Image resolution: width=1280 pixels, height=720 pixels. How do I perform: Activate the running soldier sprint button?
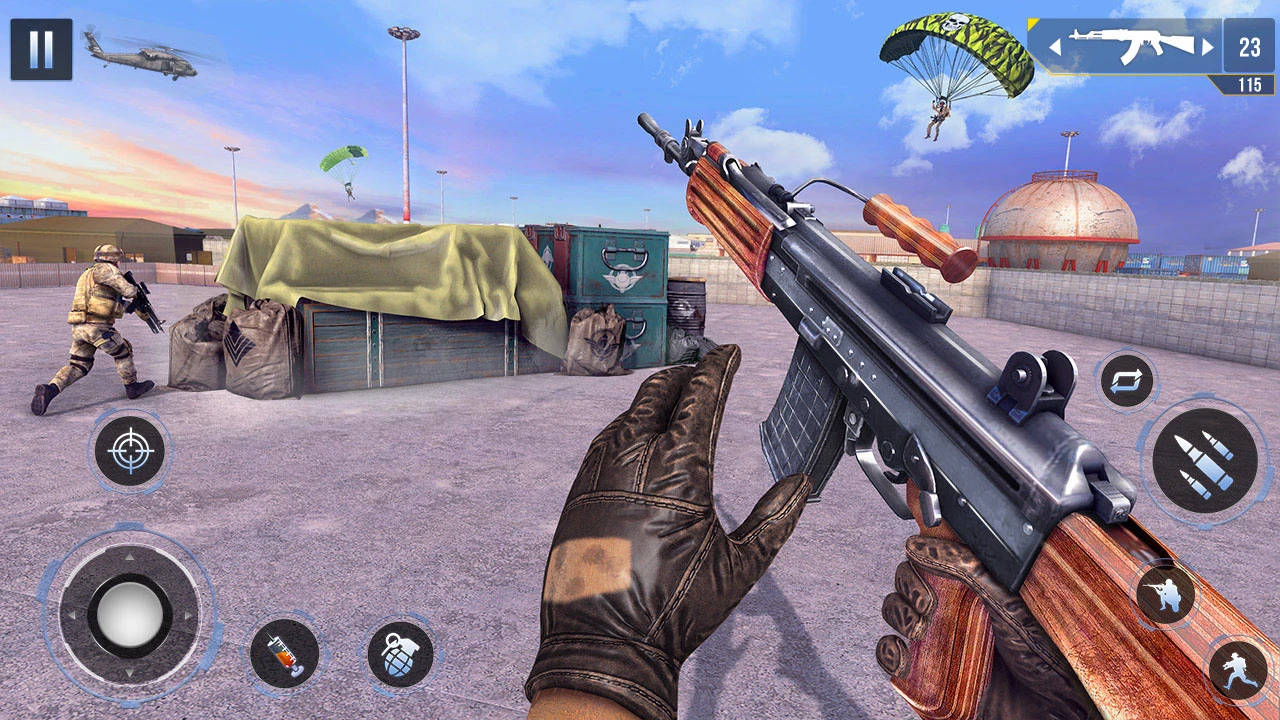(1238, 669)
